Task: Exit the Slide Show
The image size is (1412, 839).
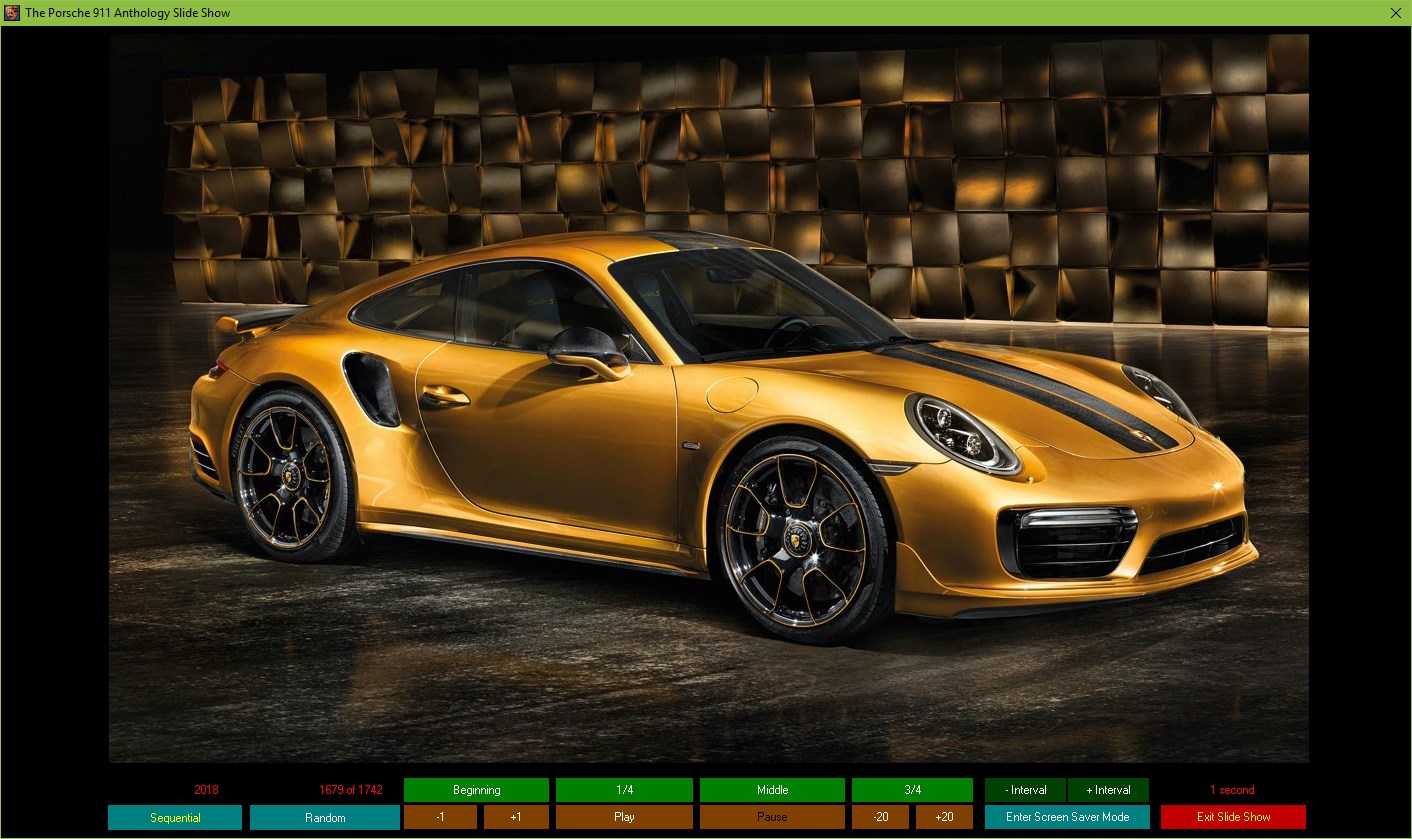Action: [x=1233, y=817]
